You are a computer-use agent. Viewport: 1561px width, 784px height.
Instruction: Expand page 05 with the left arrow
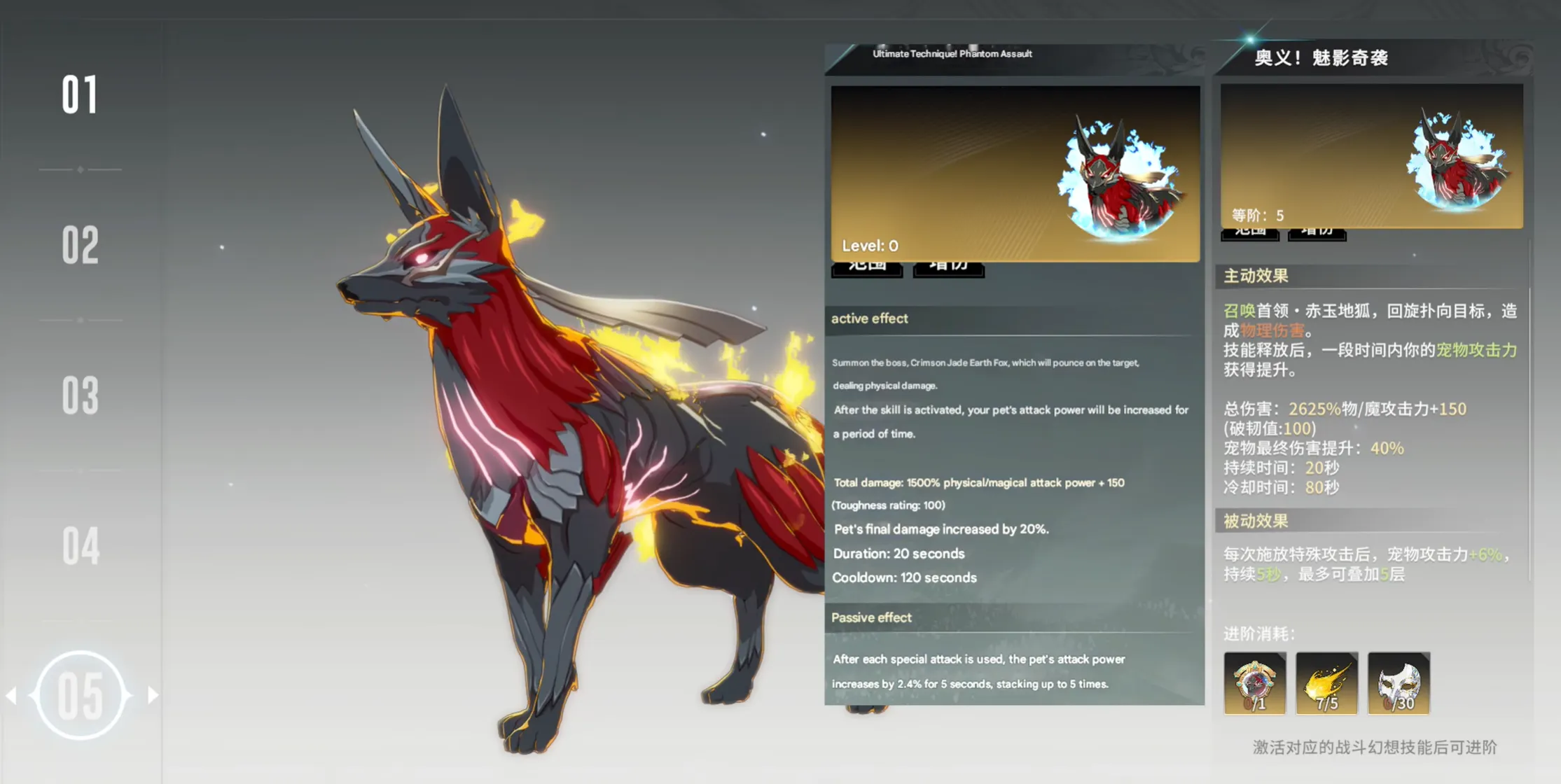point(13,694)
